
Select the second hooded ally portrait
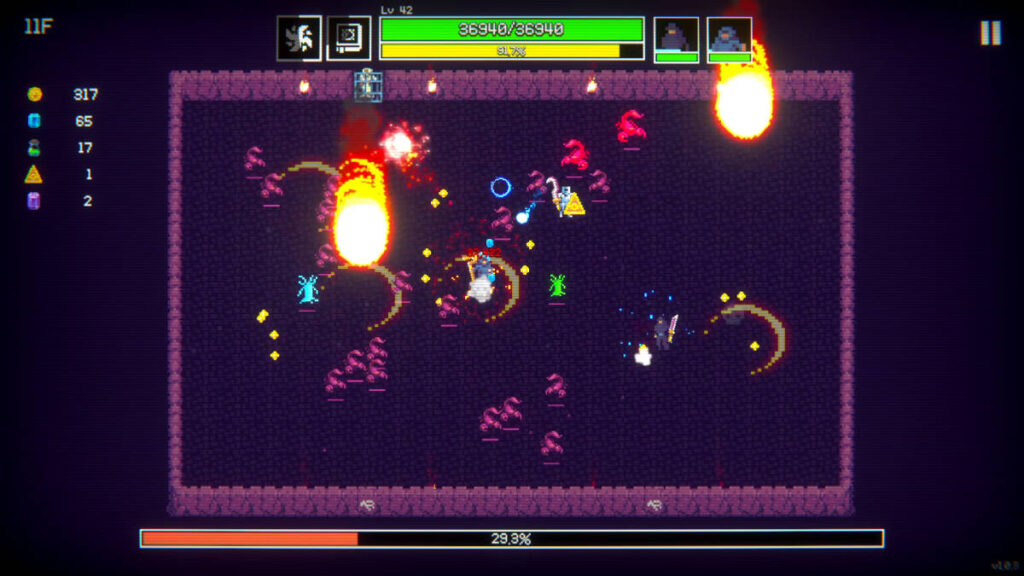click(729, 38)
